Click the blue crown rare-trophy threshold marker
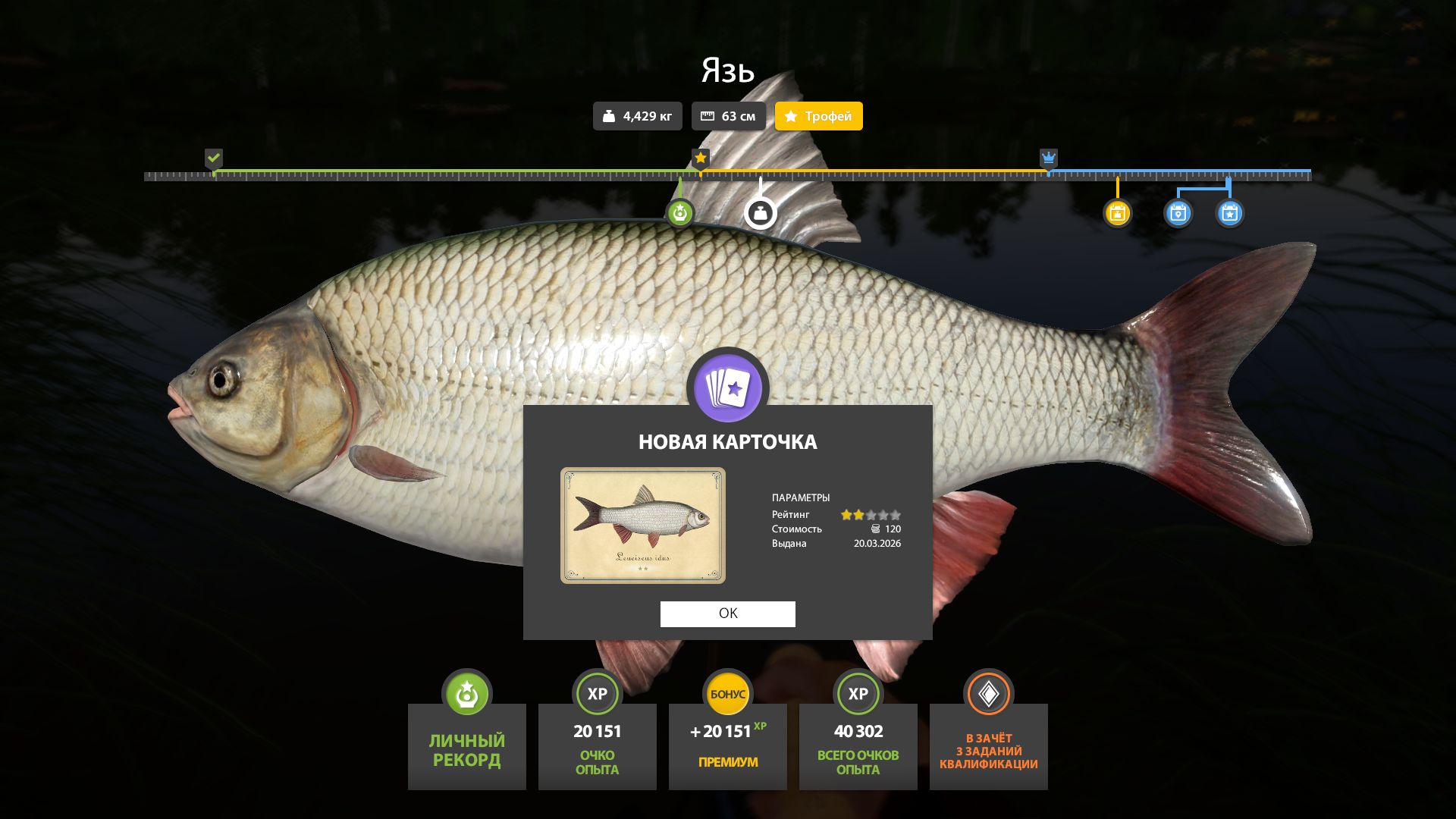This screenshot has height=819, width=1456. (x=1048, y=158)
